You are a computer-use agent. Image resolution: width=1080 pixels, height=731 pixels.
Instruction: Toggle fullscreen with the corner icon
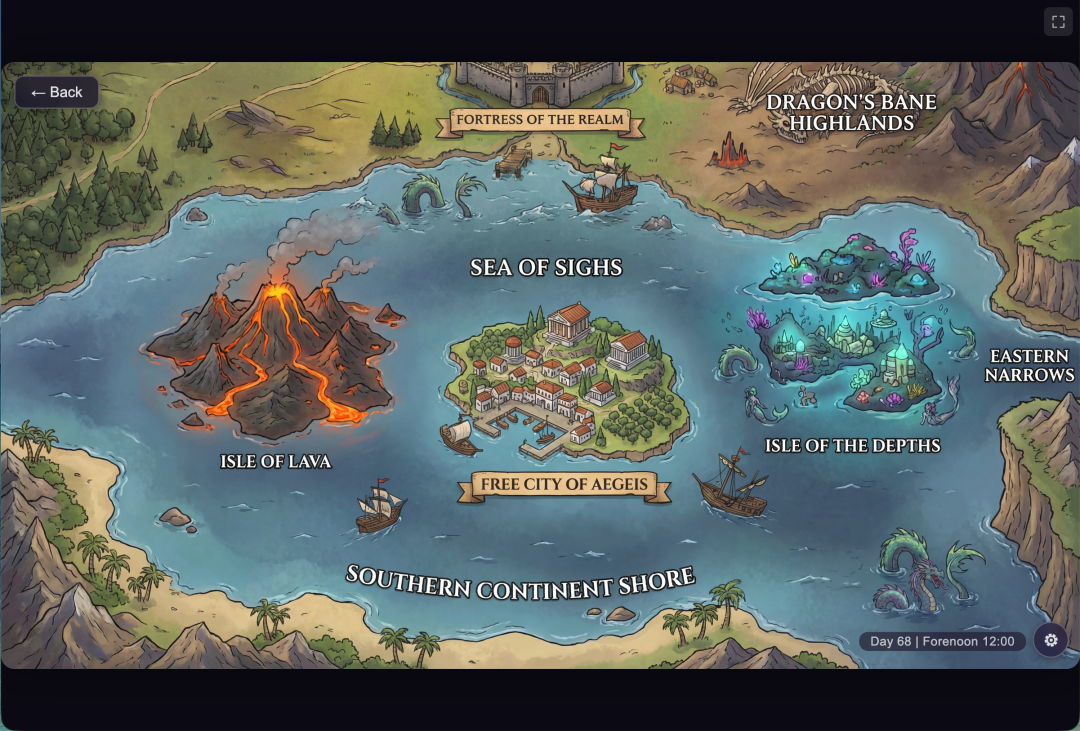1058,22
